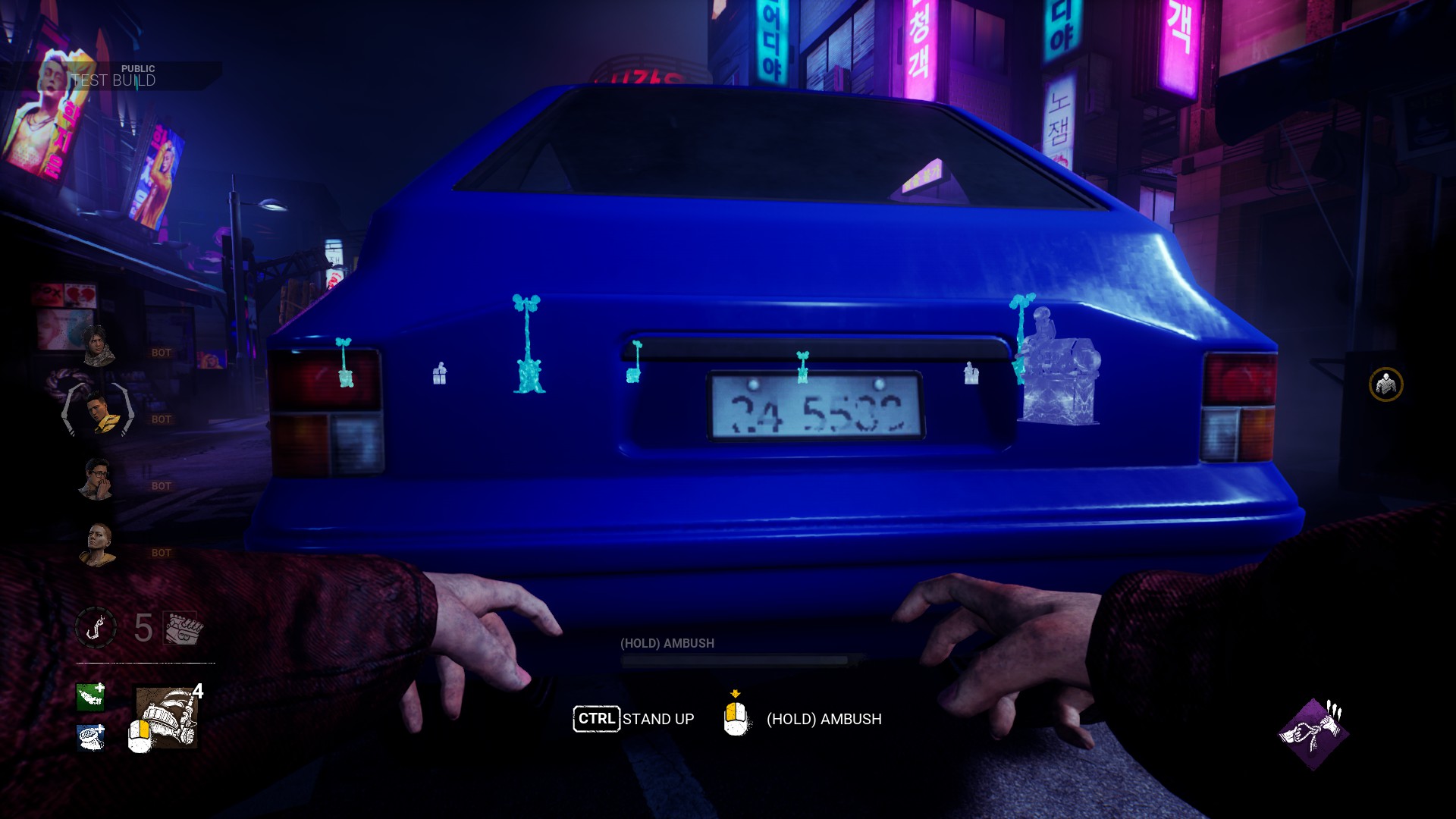
Task: Click the generator engine icon
Action: tap(183, 628)
